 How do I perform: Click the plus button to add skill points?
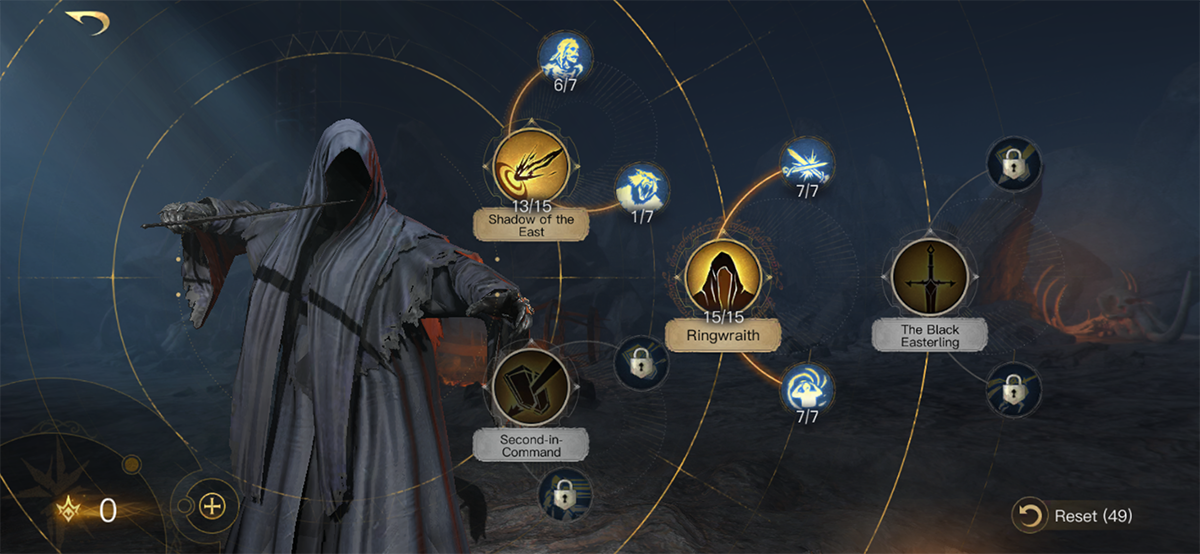coord(211,505)
